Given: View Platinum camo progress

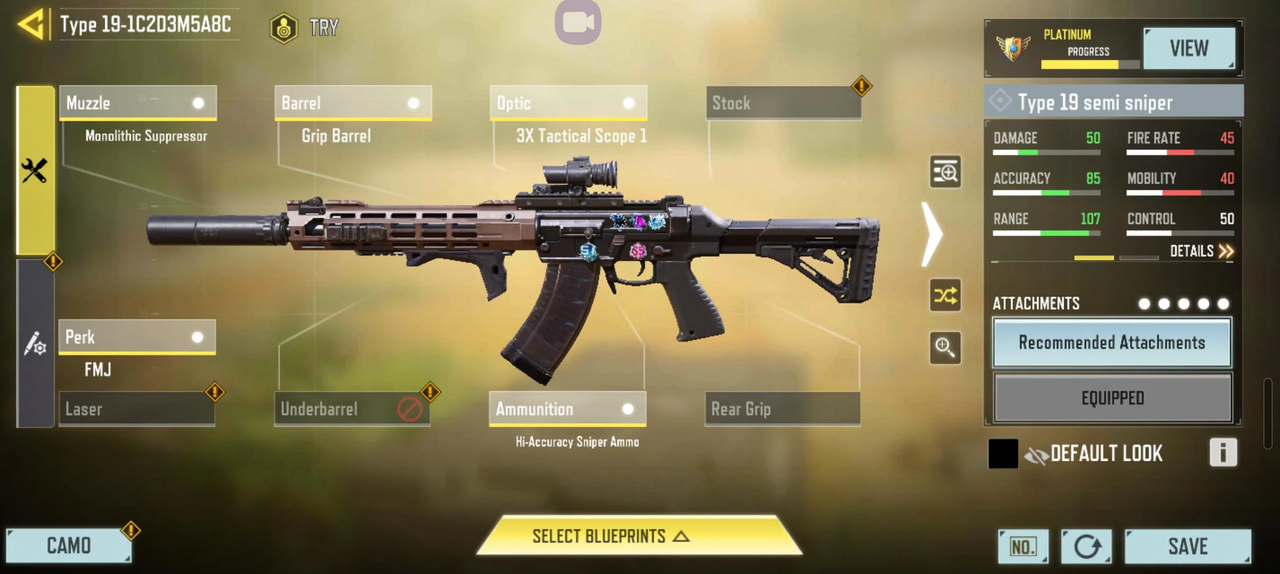Looking at the screenshot, I should (1189, 48).
